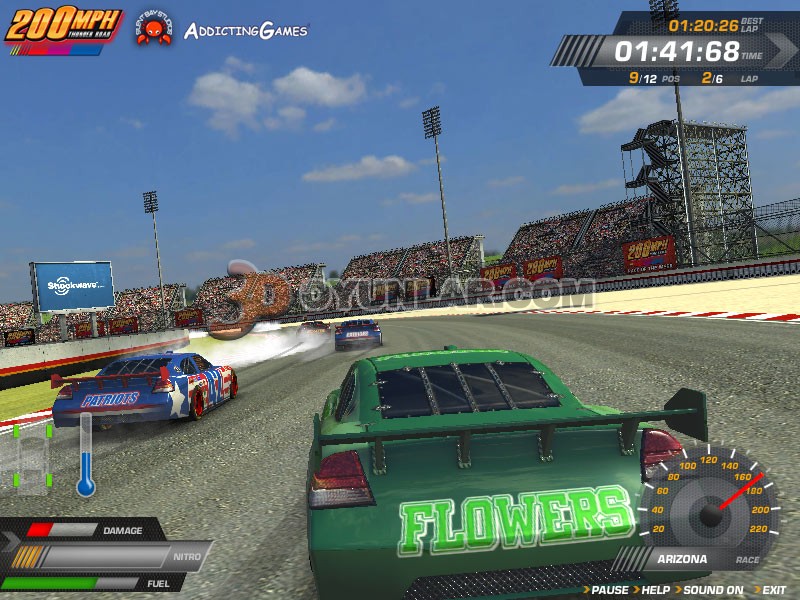Pause the race
The height and width of the screenshot is (600, 800).
point(608,590)
